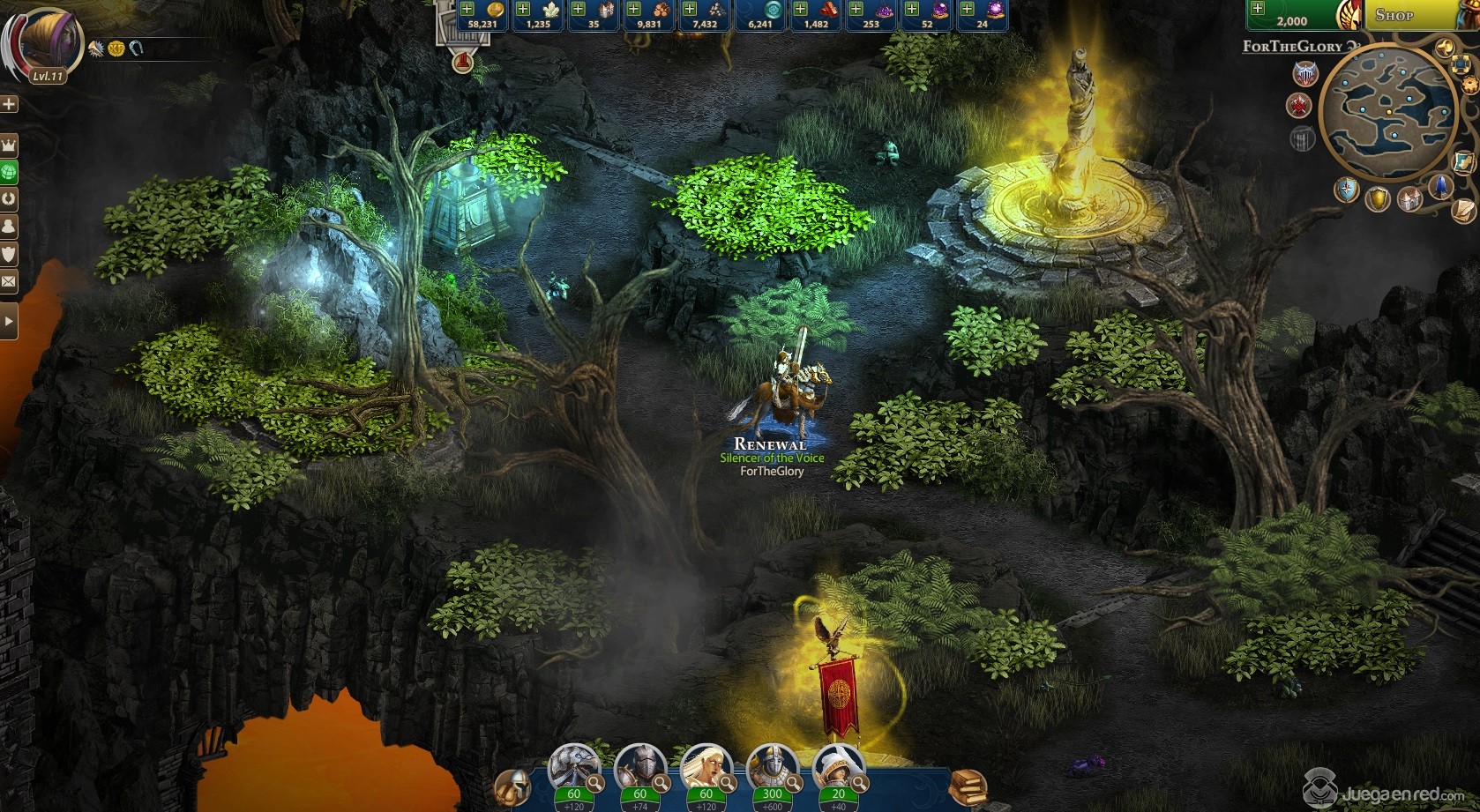Viewport: 1480px width, 812px height.
Task: Select the crown icon in the side menu
Action: pyautogui.click(x=9, y=144)
